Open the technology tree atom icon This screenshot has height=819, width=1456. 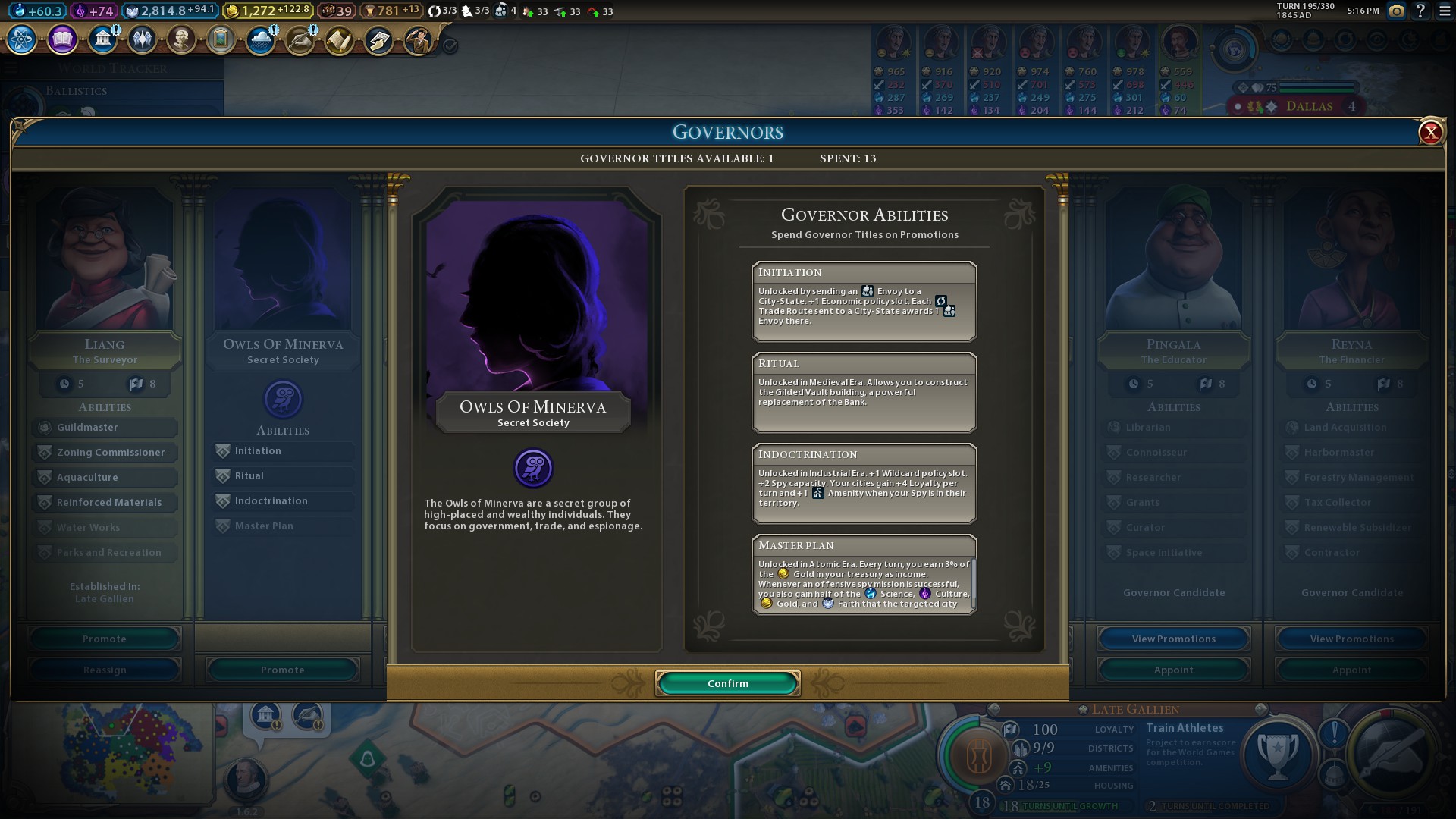point(22,39)
